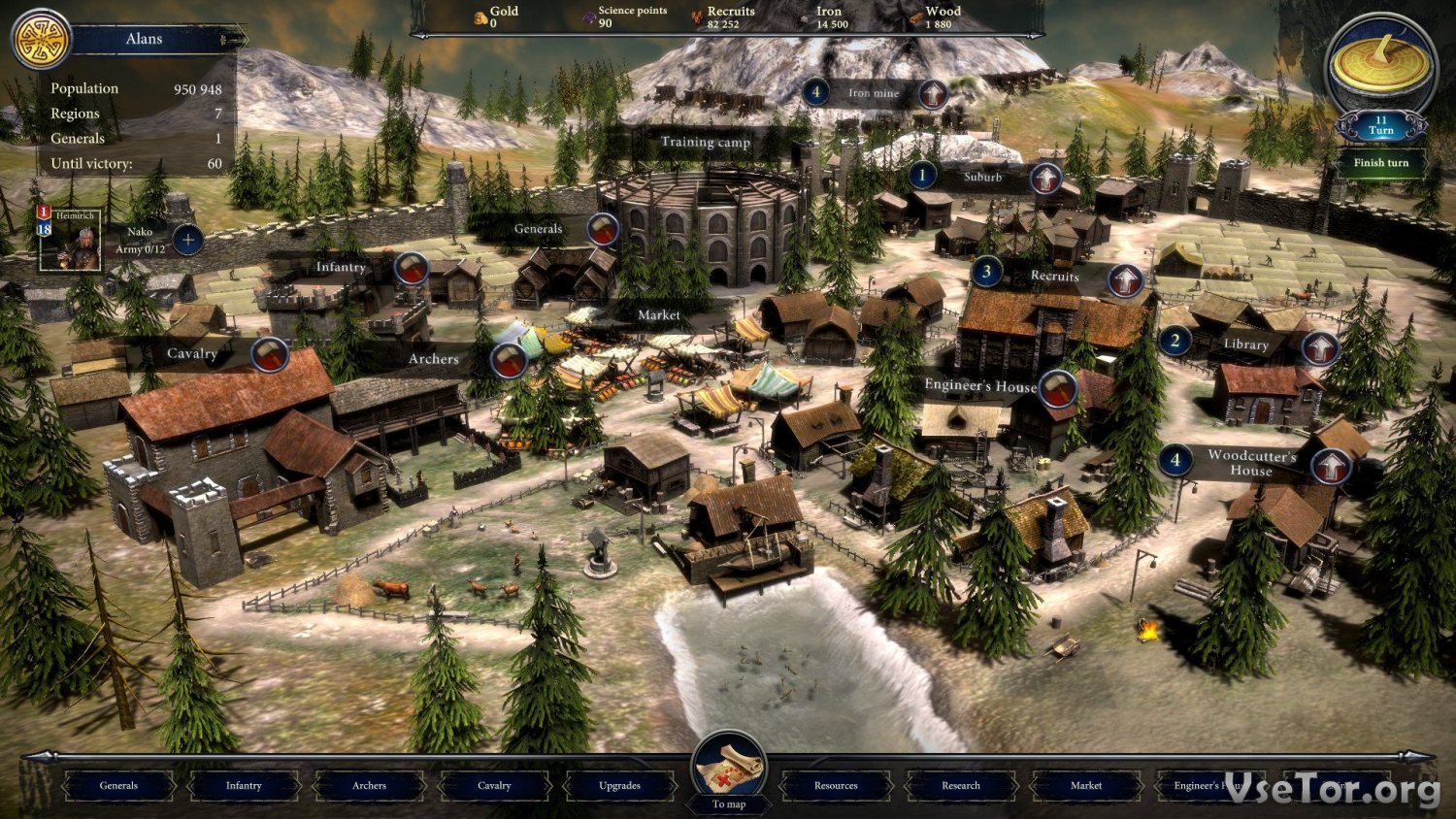Image resolution: width=1456 pixels, height=819 pixels.
Task: Add troops with the plus button
Action: tap(187, 240)
